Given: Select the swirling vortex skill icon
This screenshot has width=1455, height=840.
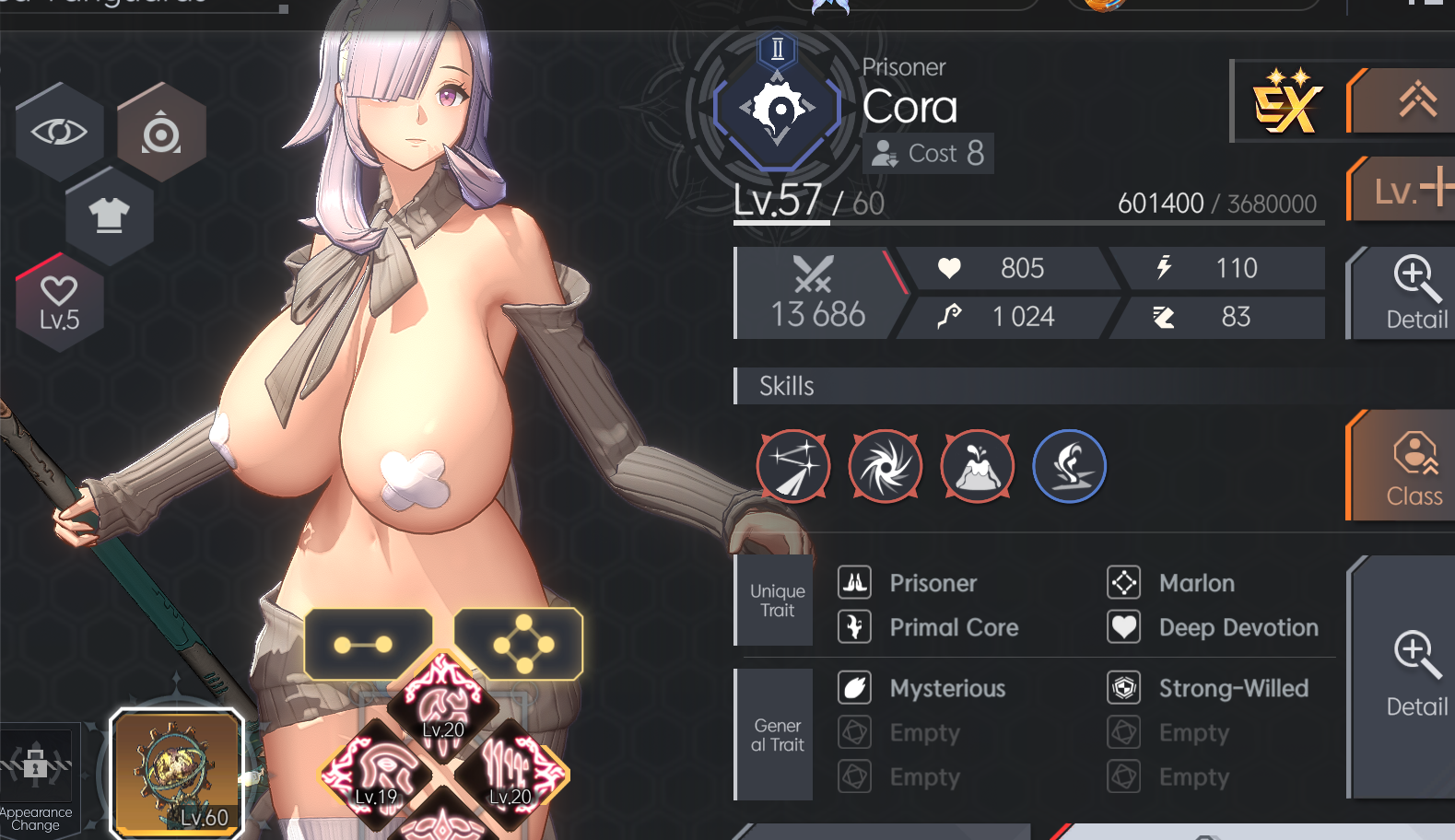Looking at the screenshot, I should (x=886, y=466).
